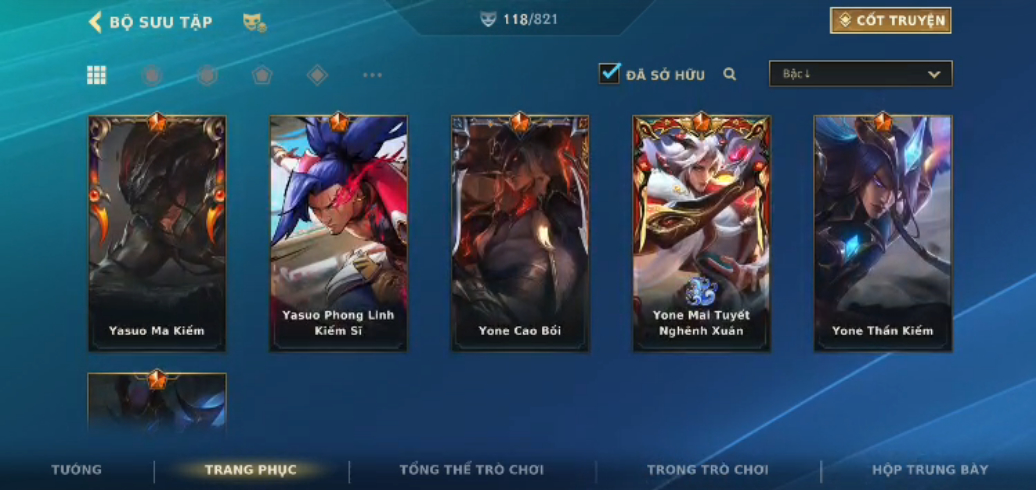Choose the pentagon rarity filter
Image resolution: width=1036 pixels, height=490 pixels.
point(262,75)
